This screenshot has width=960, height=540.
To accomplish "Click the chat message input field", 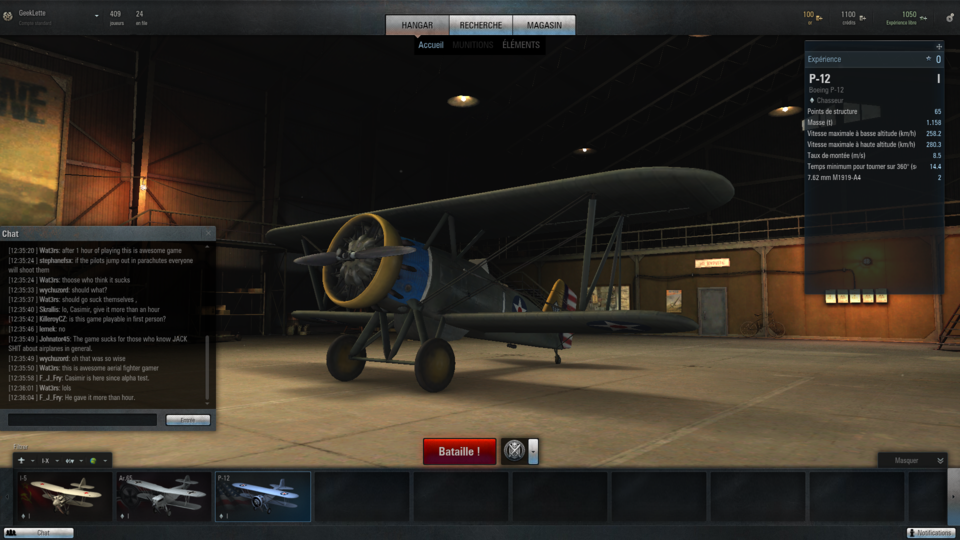I will point(82,420).
